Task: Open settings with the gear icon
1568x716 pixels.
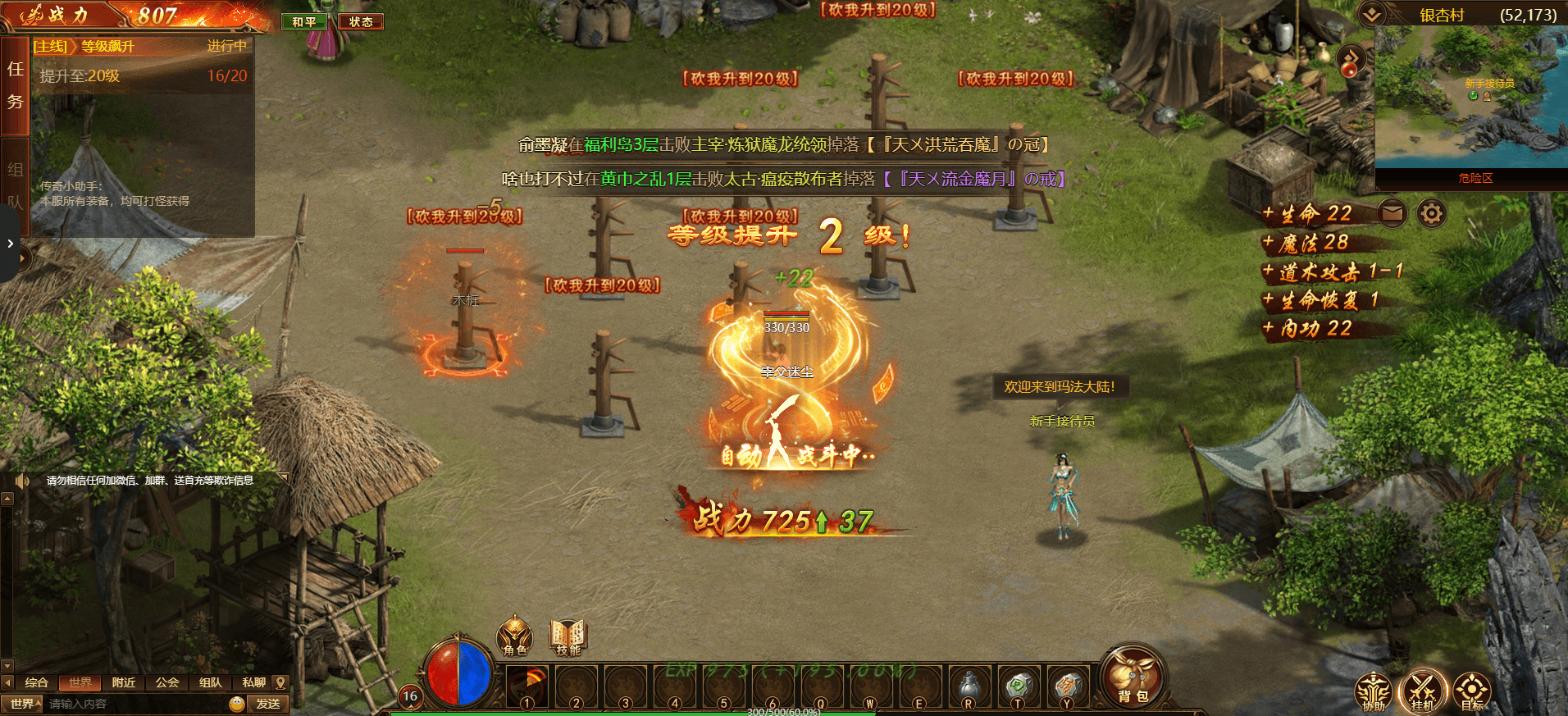Action: click(x=1431, y=213)
